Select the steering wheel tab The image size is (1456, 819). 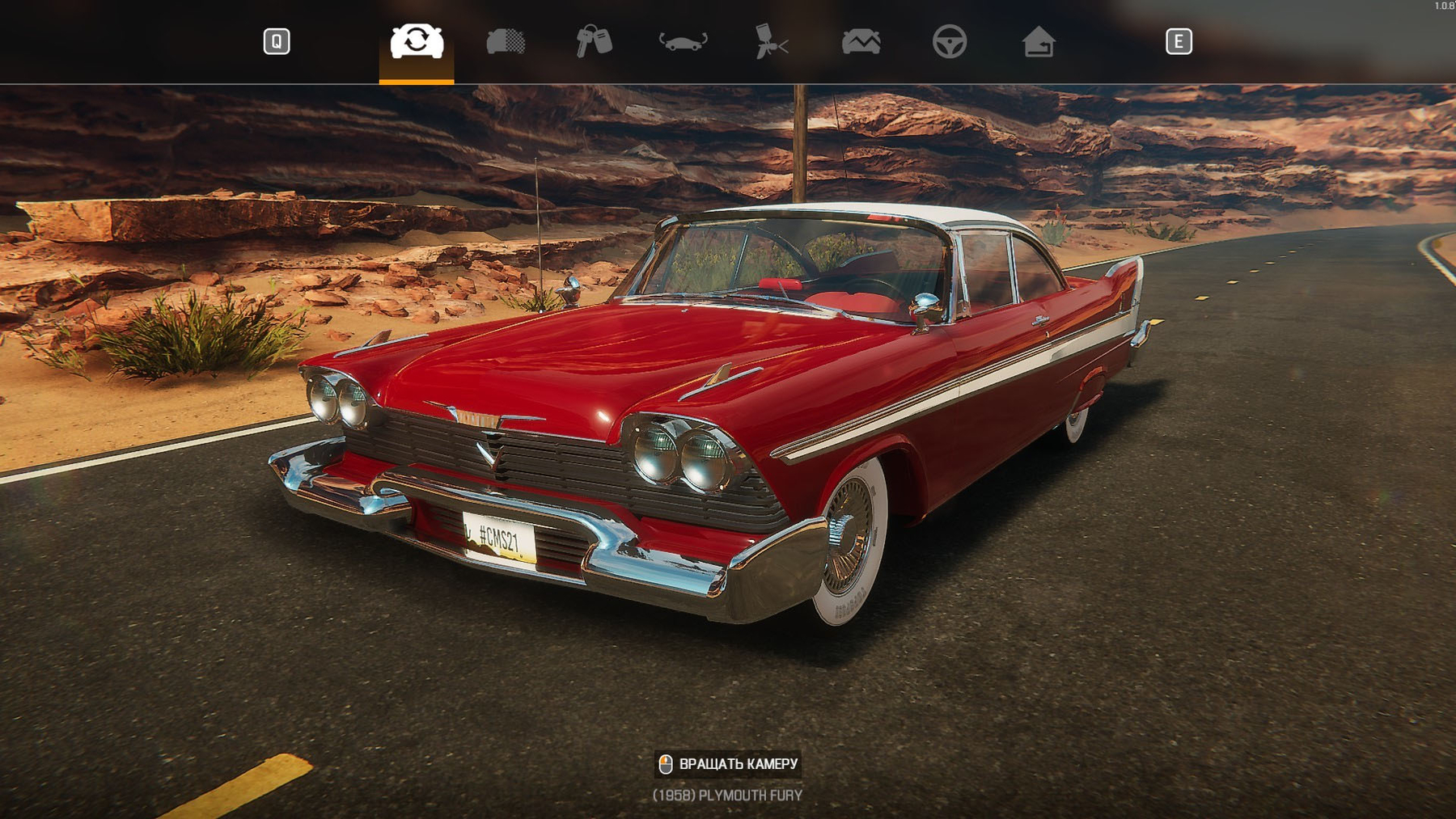click(x=950, y=41)
